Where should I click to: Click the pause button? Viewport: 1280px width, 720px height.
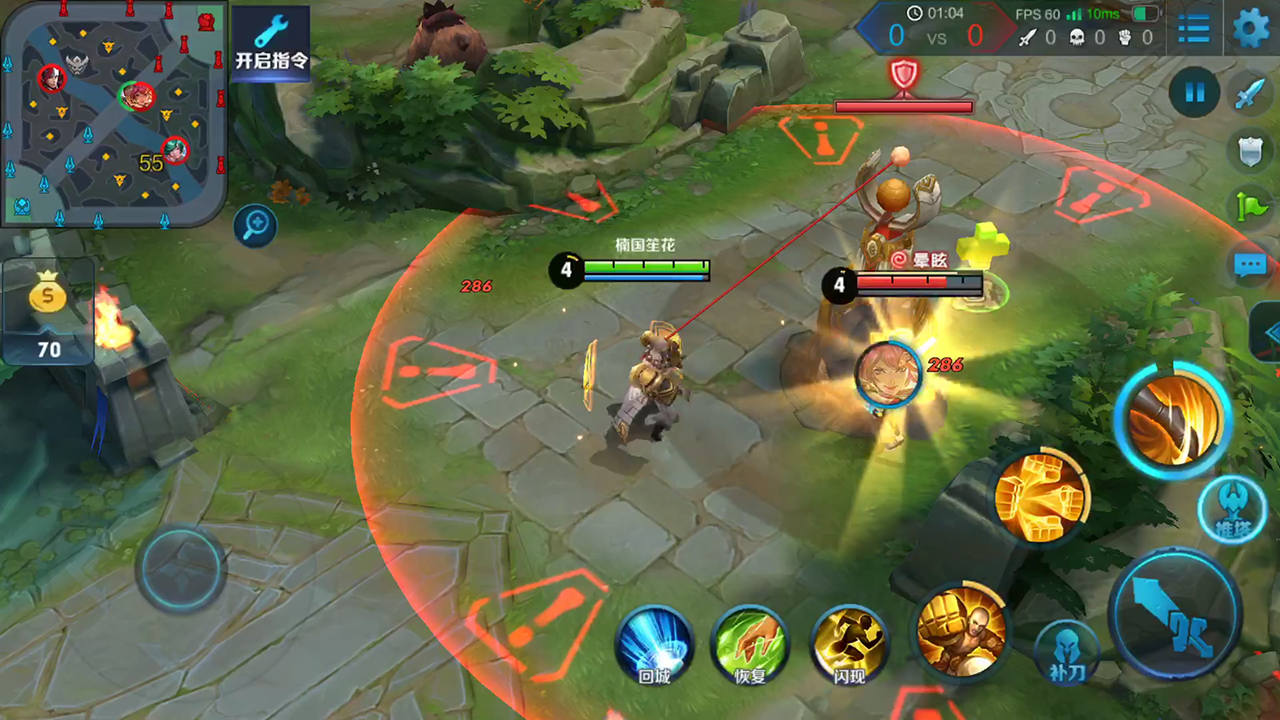1194,93
